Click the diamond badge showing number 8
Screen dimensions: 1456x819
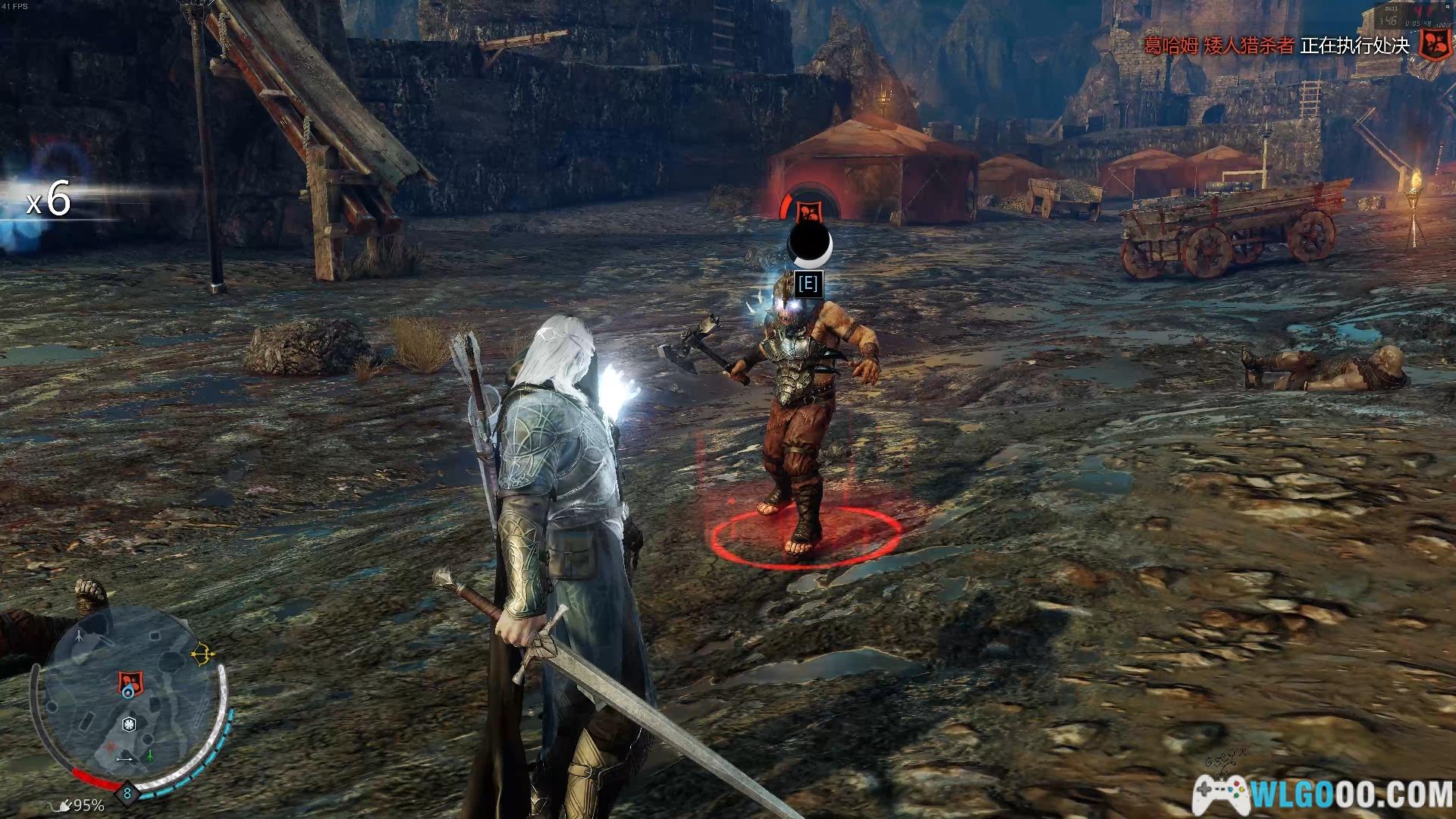(127, 793)
